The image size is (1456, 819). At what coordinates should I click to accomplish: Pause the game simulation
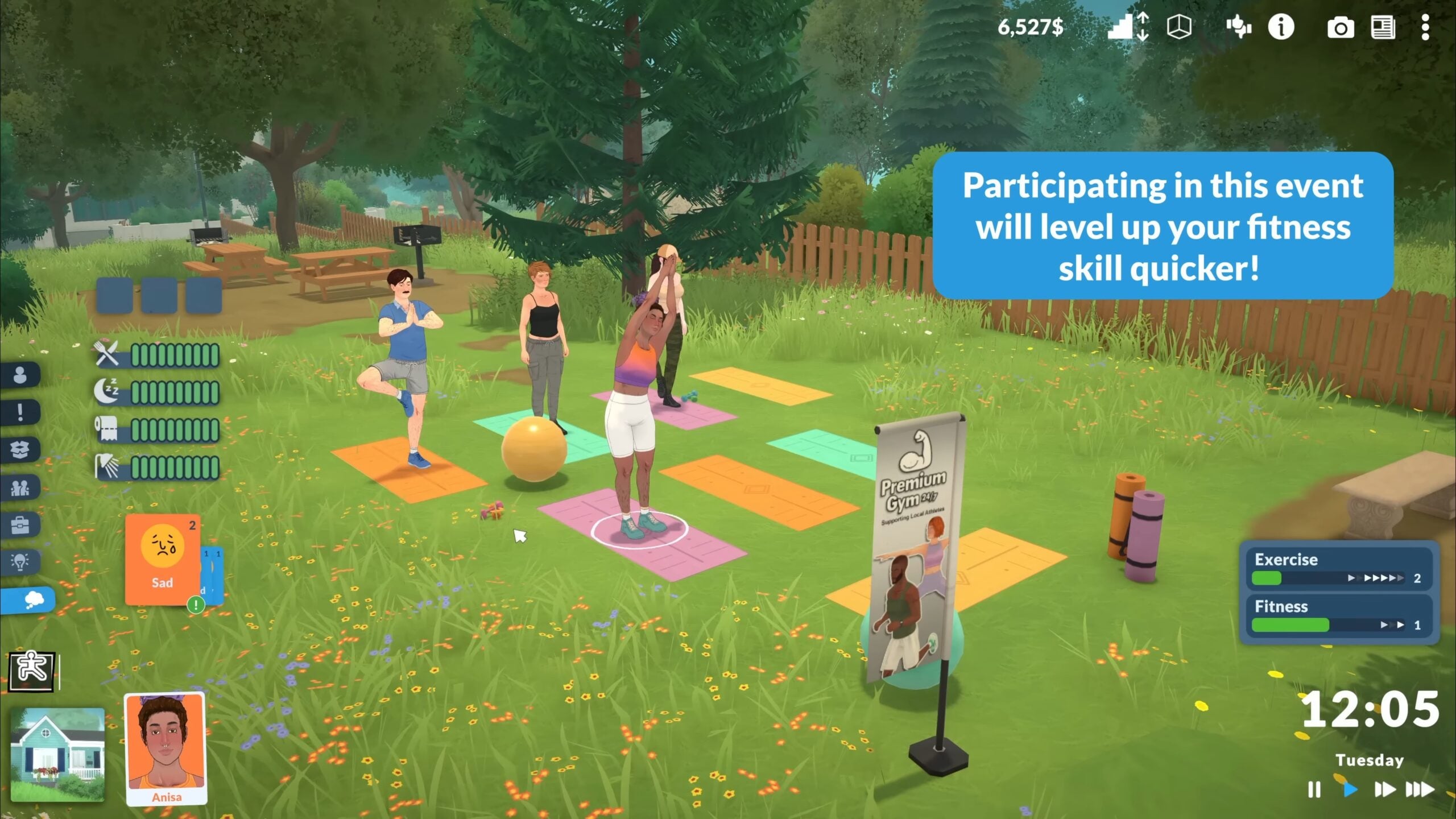pos(1314,790)
